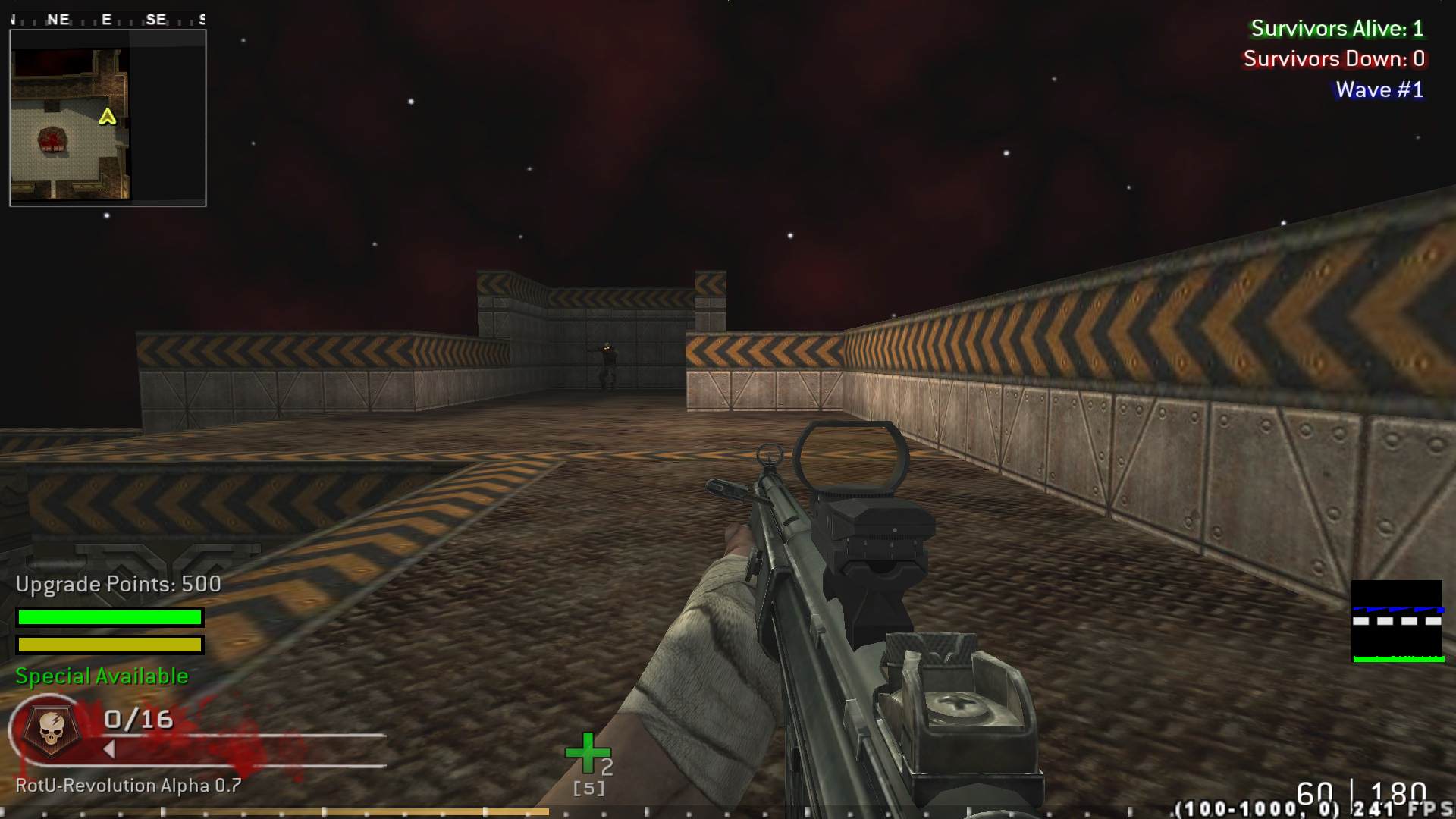Click the left-pointing arrow beside 0/16
This screenshot has width=1456, height=819.
111,750
